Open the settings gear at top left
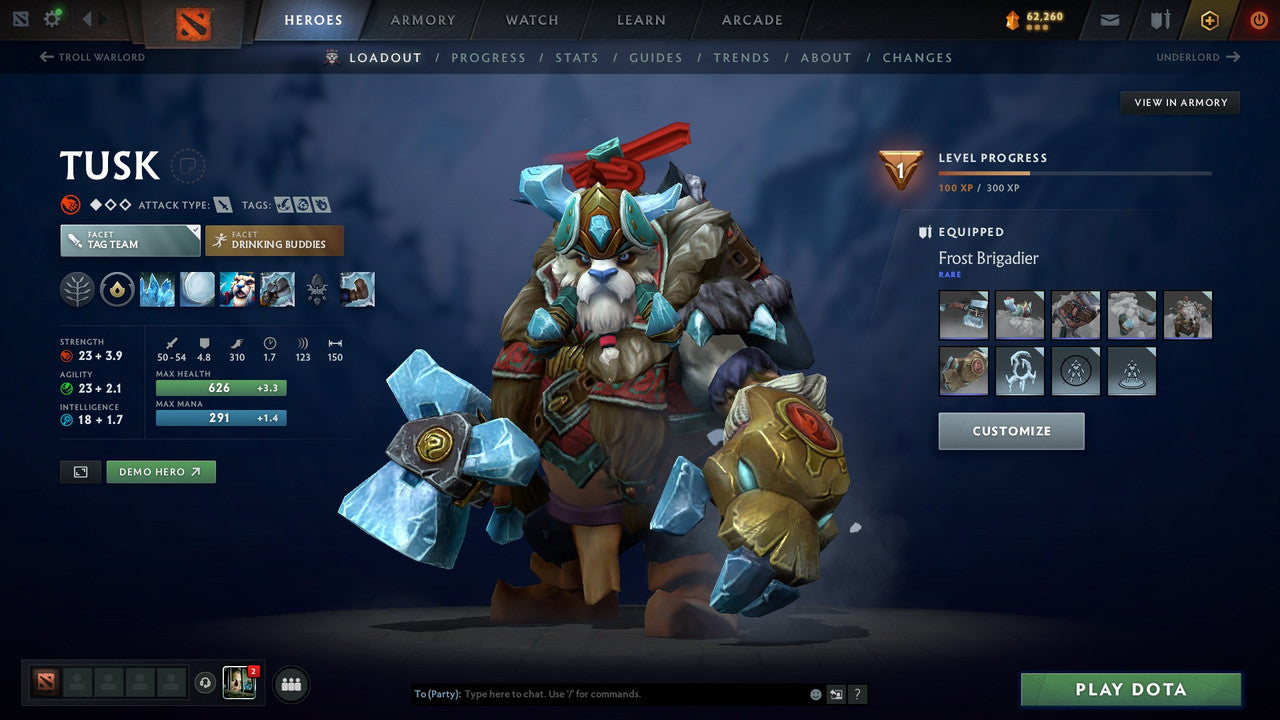This screenshot has width=1280, height=720. tap(54, 18)
